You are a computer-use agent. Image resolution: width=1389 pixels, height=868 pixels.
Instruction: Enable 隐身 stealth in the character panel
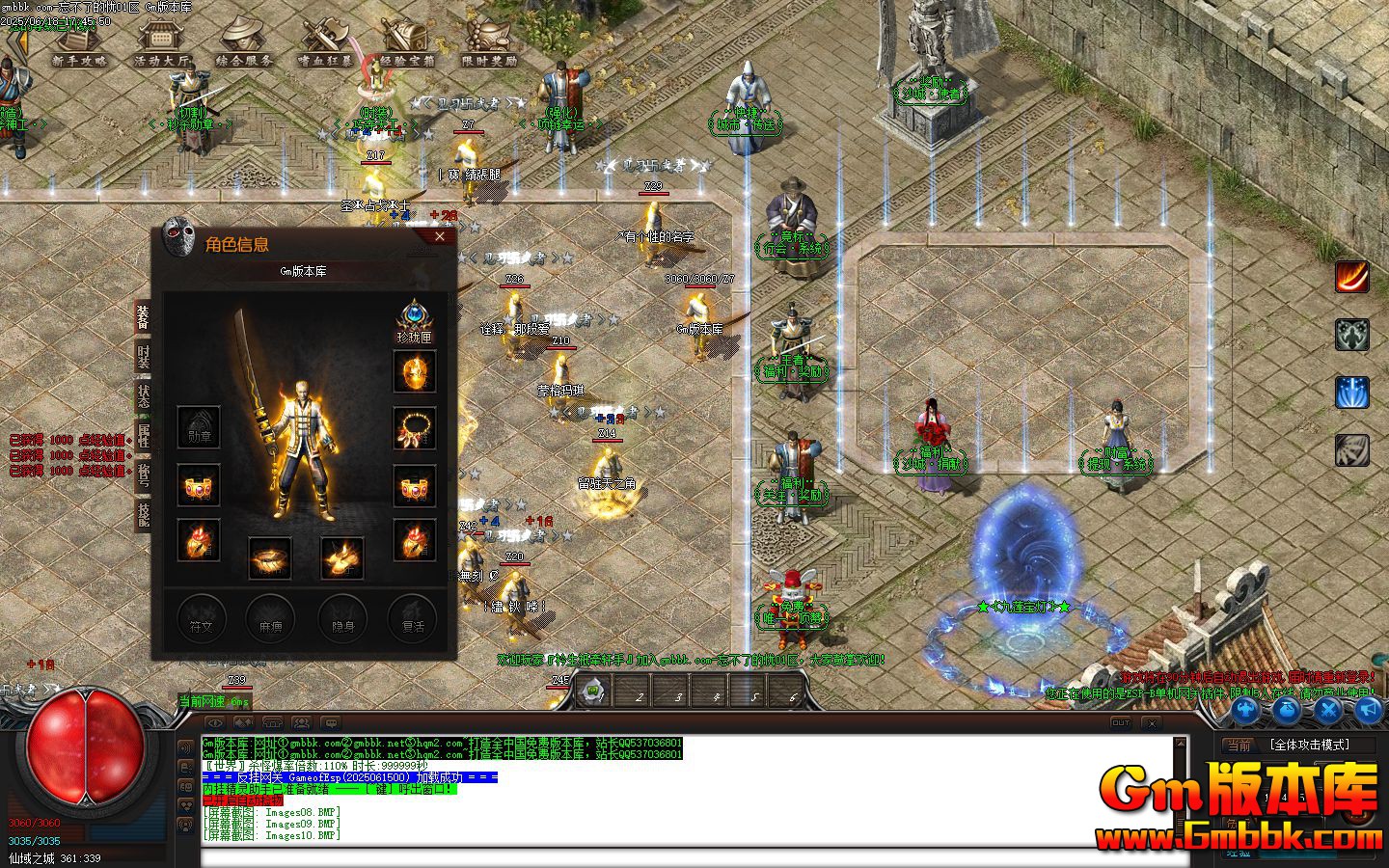coord(341,619)
